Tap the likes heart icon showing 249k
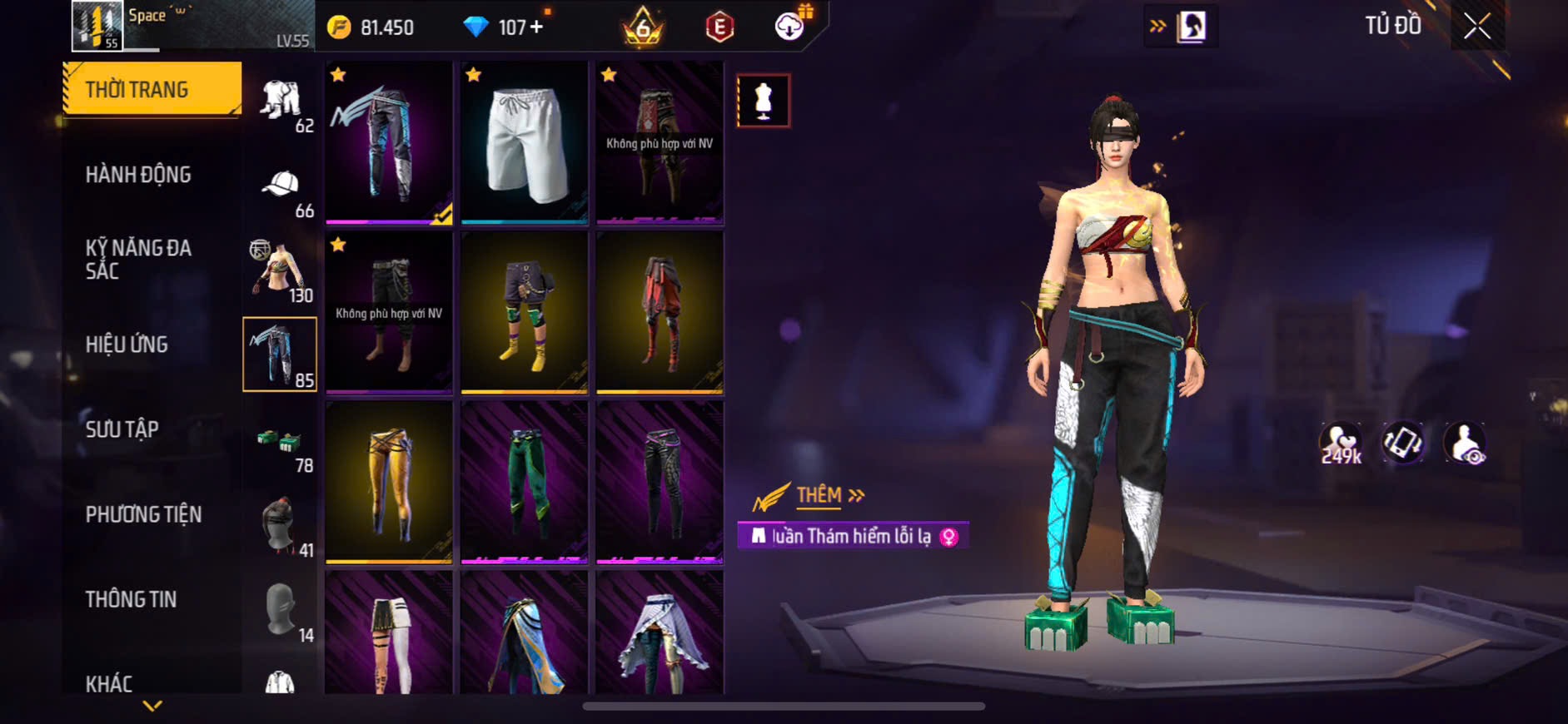Screen dimensions: 1568x724 [x=1341, y=444]
